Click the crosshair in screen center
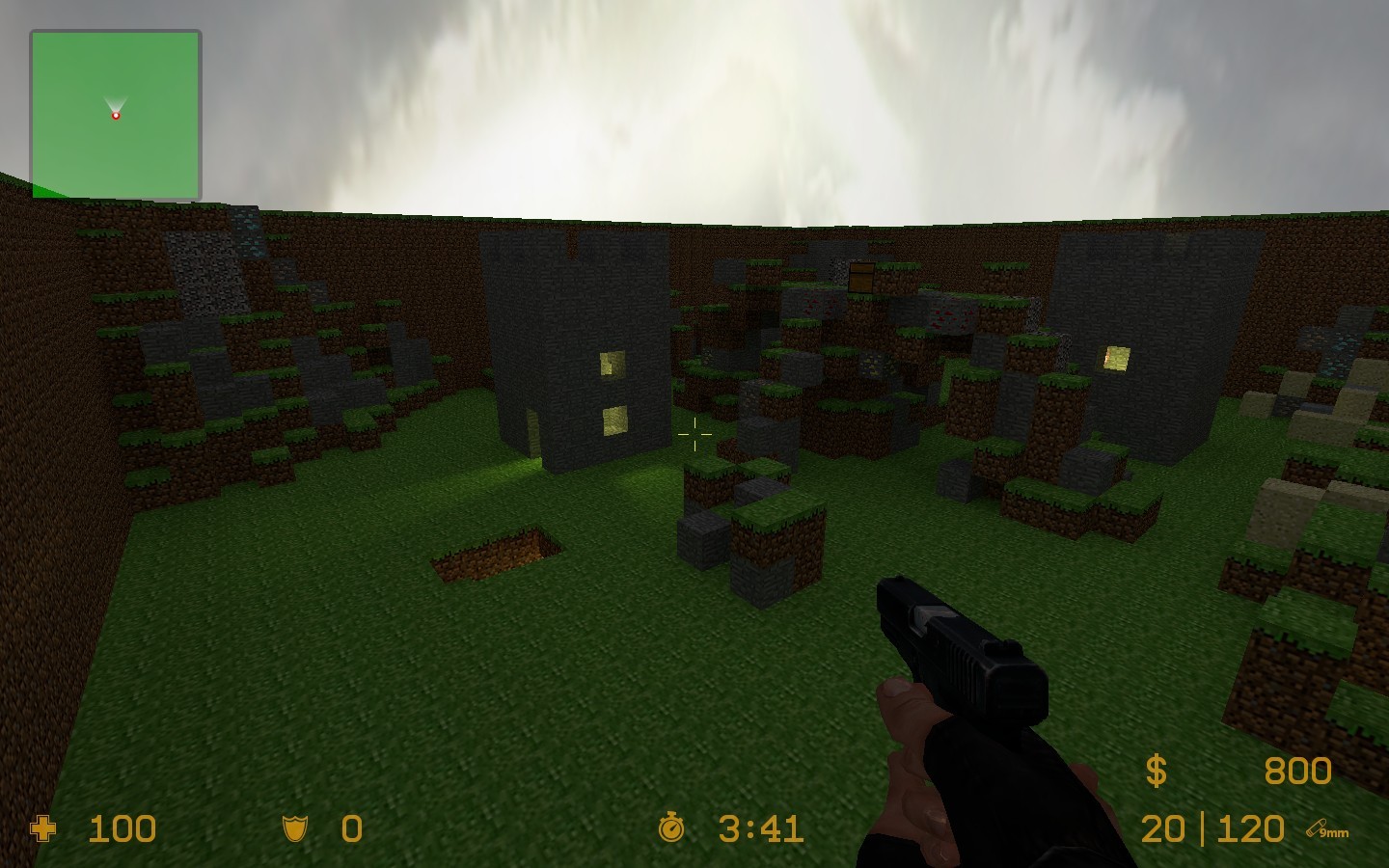Viewport: 1389px width, 868px height. point(696,436)
